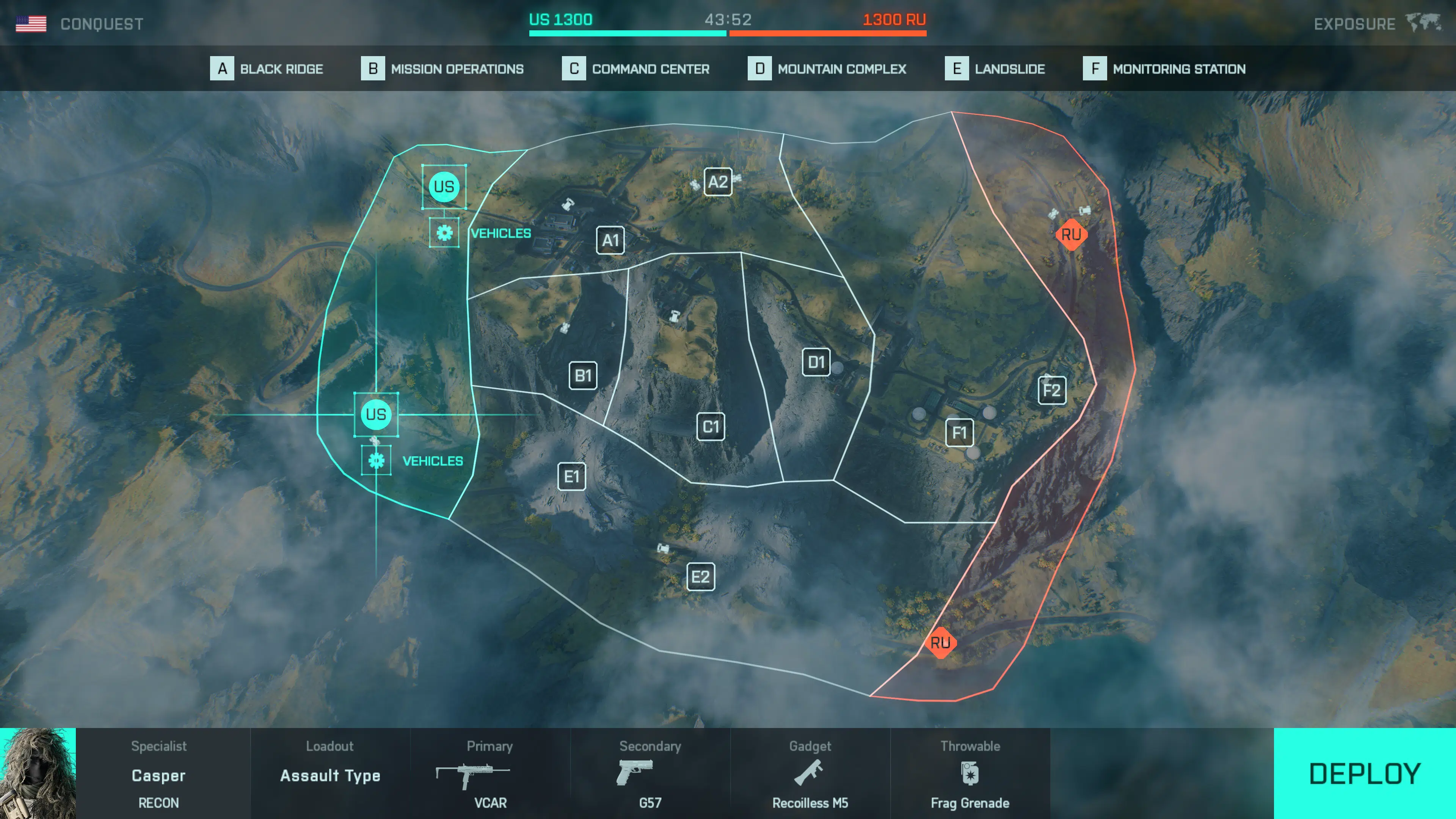Viewport: 1456px width, 819px height.
Task: Select the G57 secondary weapon slot
Action: tap(650, 774)
